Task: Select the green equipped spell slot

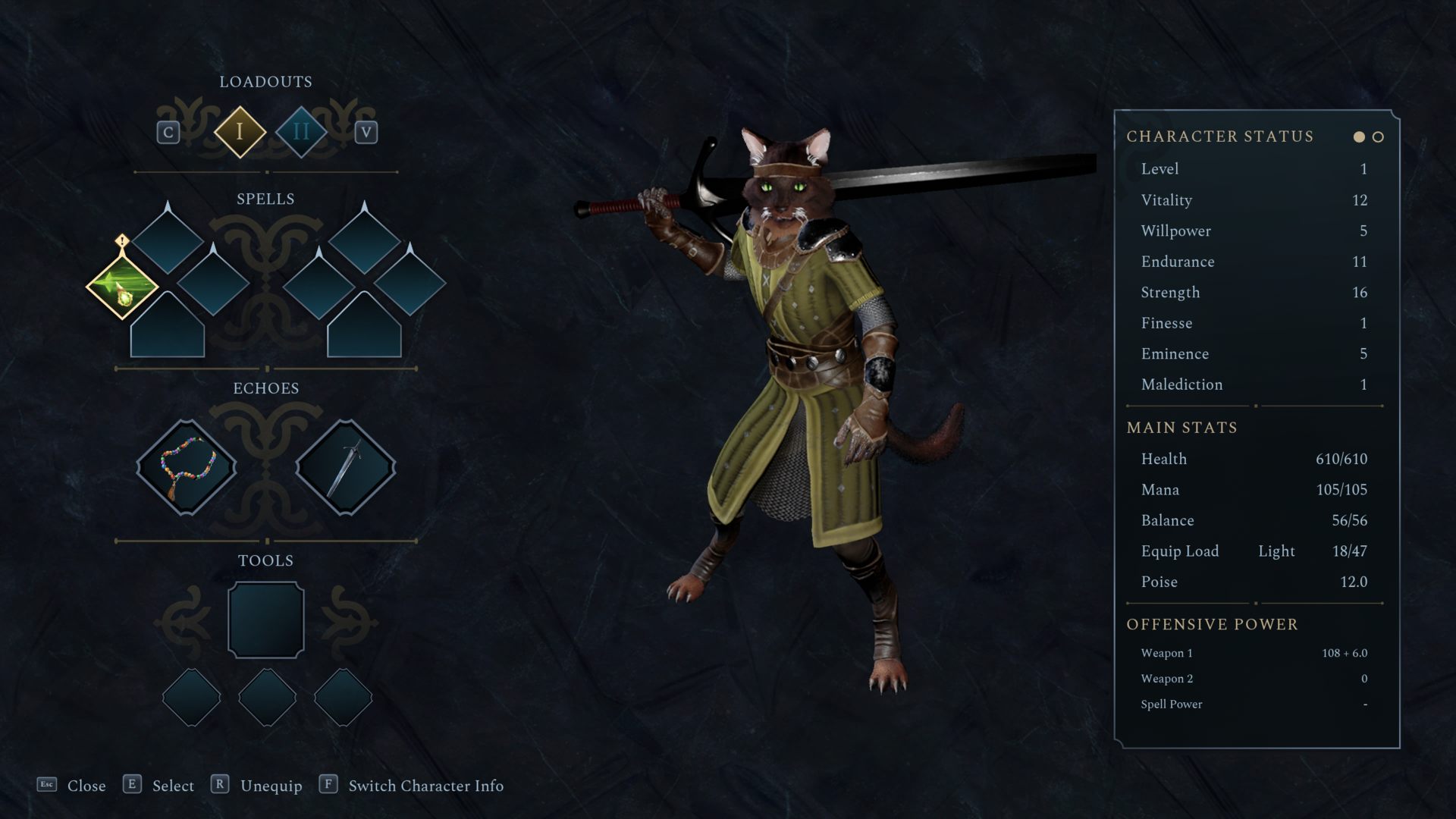Action: click(x=122, y=287)
